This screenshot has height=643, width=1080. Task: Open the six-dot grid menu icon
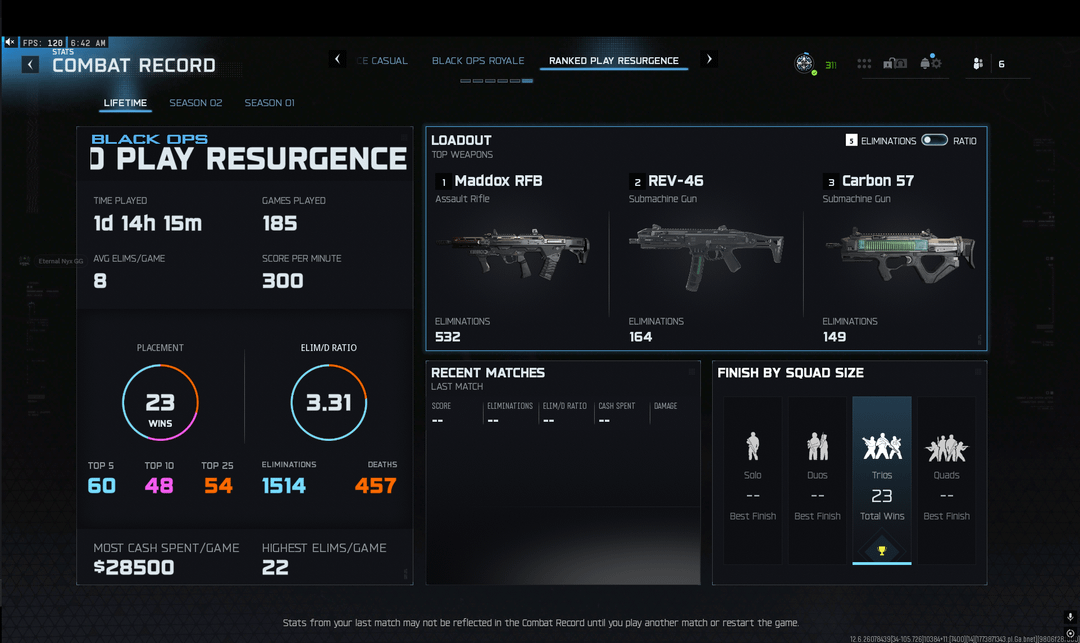point(864,64)
